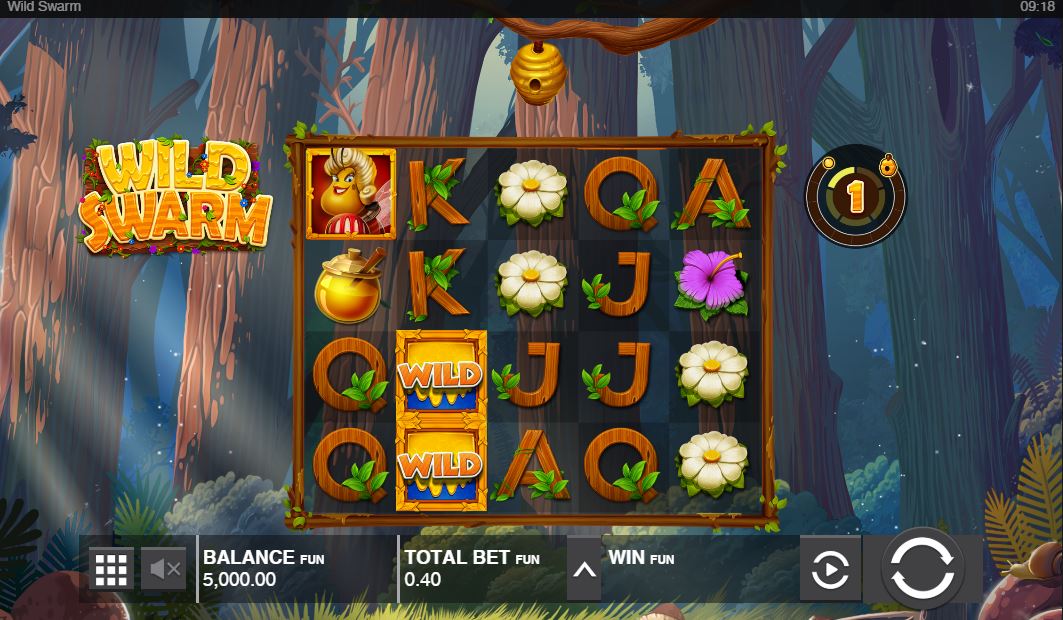This screenshot has height=620, width=1063.
Task: Open the grid menu button
Action: [111, 569]
